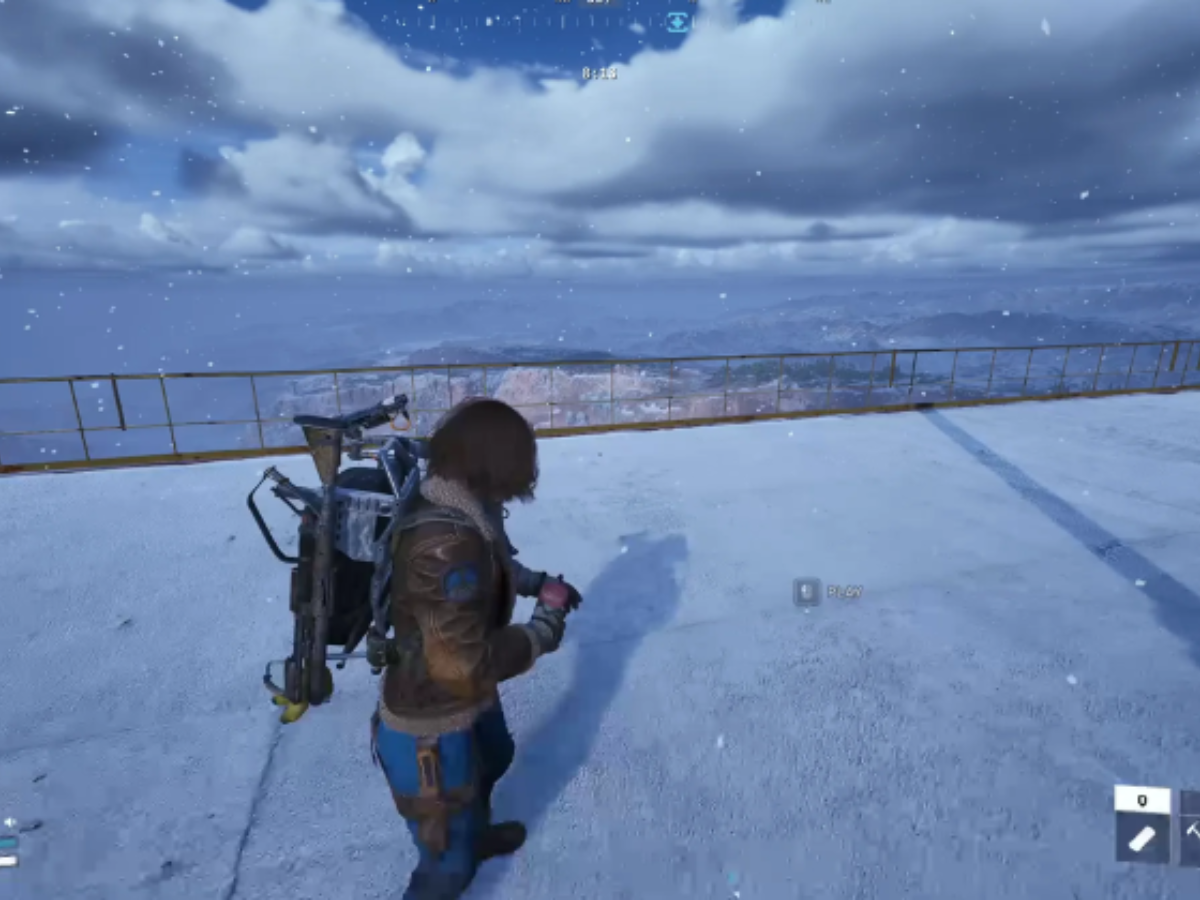1200x900 pixels.
Task: Select the hammer tool slot
Action: (1191, 829)
